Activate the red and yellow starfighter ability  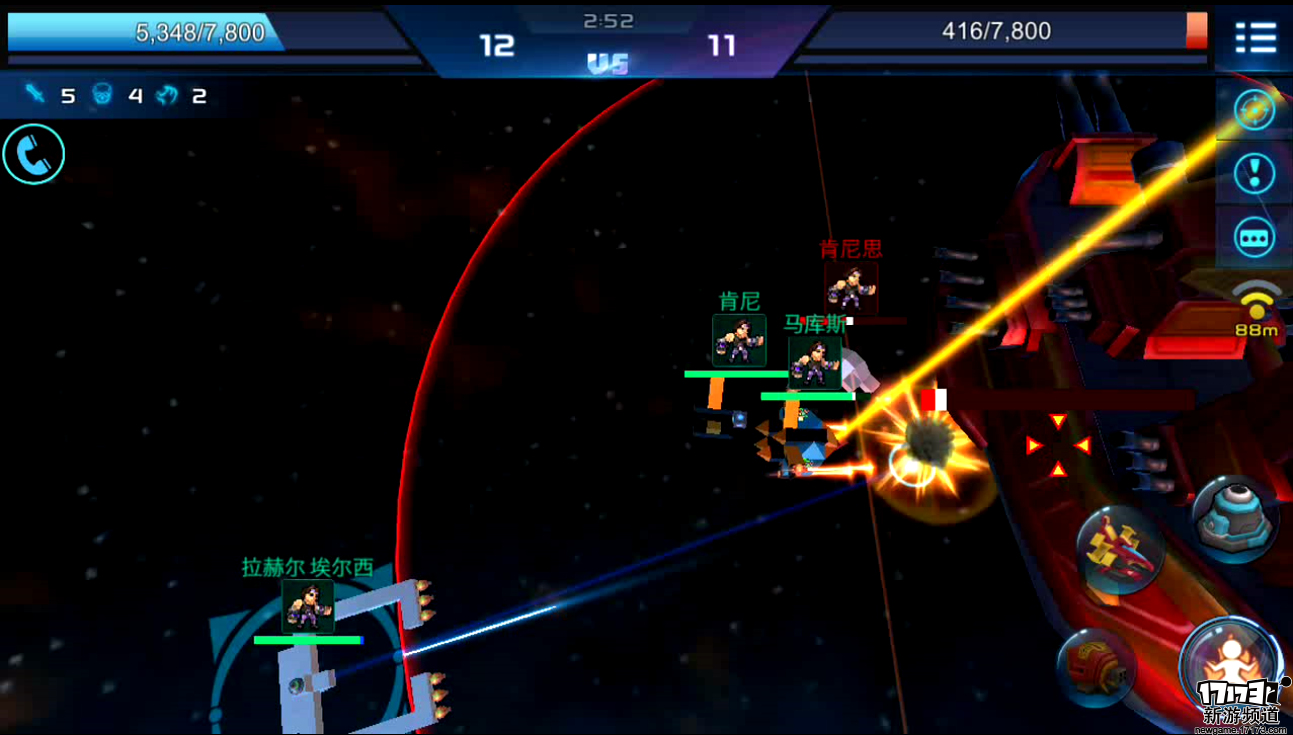[1121, 549]
